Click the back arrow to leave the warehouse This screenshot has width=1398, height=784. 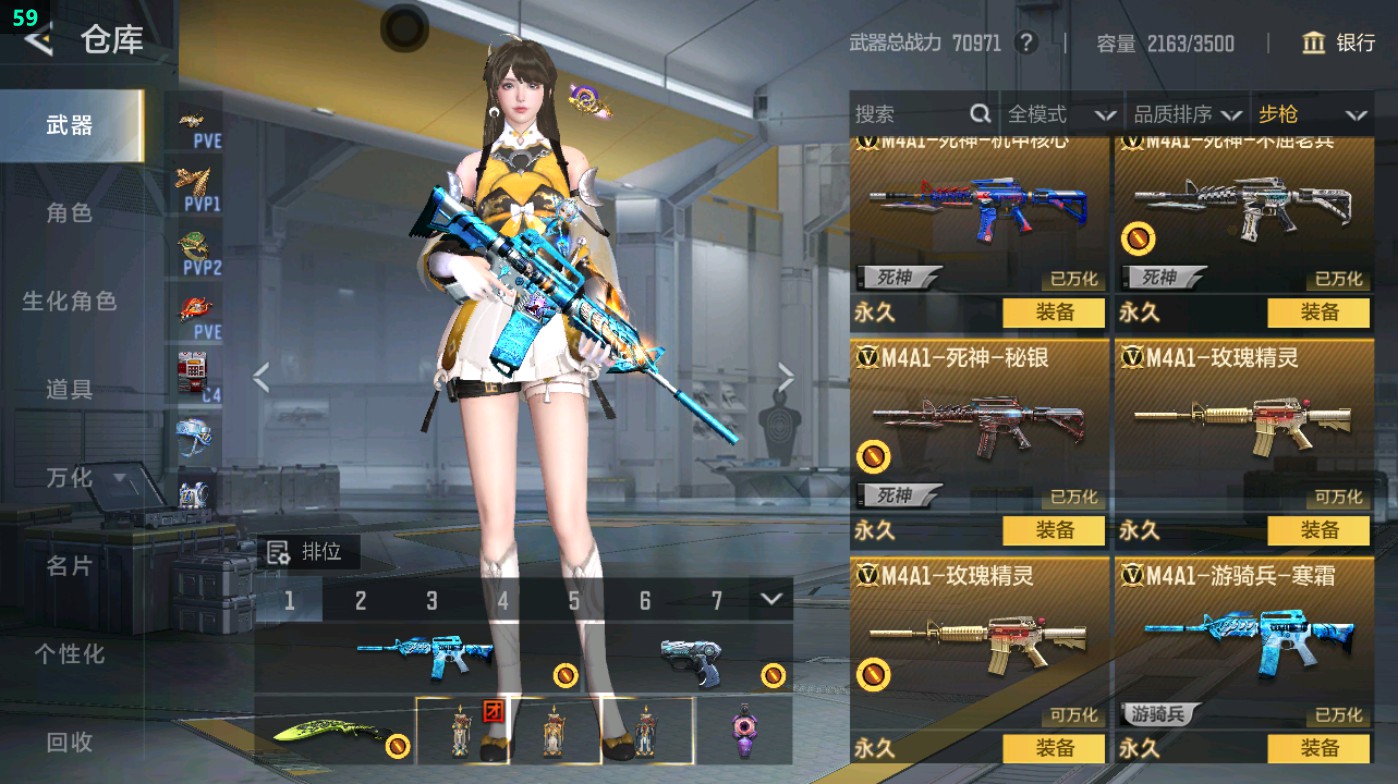pos(38,40)
